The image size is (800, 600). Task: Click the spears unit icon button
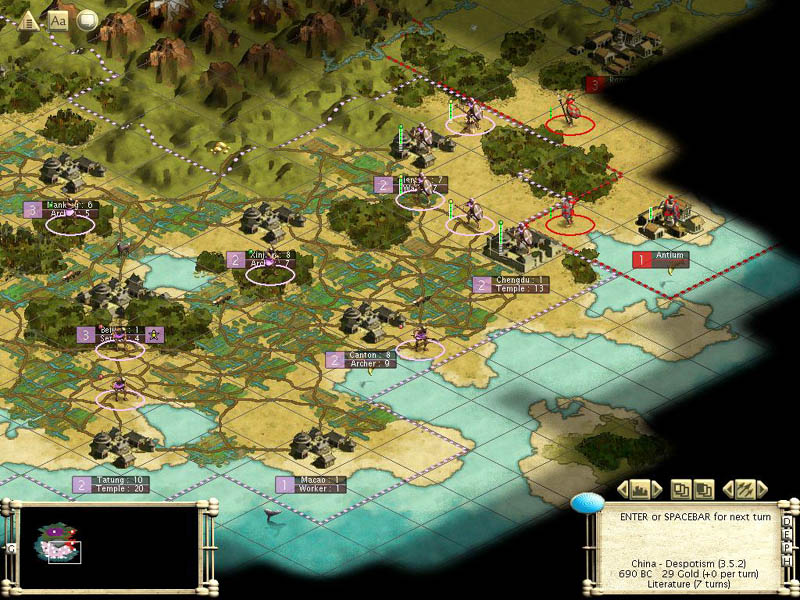coord(745,489)
